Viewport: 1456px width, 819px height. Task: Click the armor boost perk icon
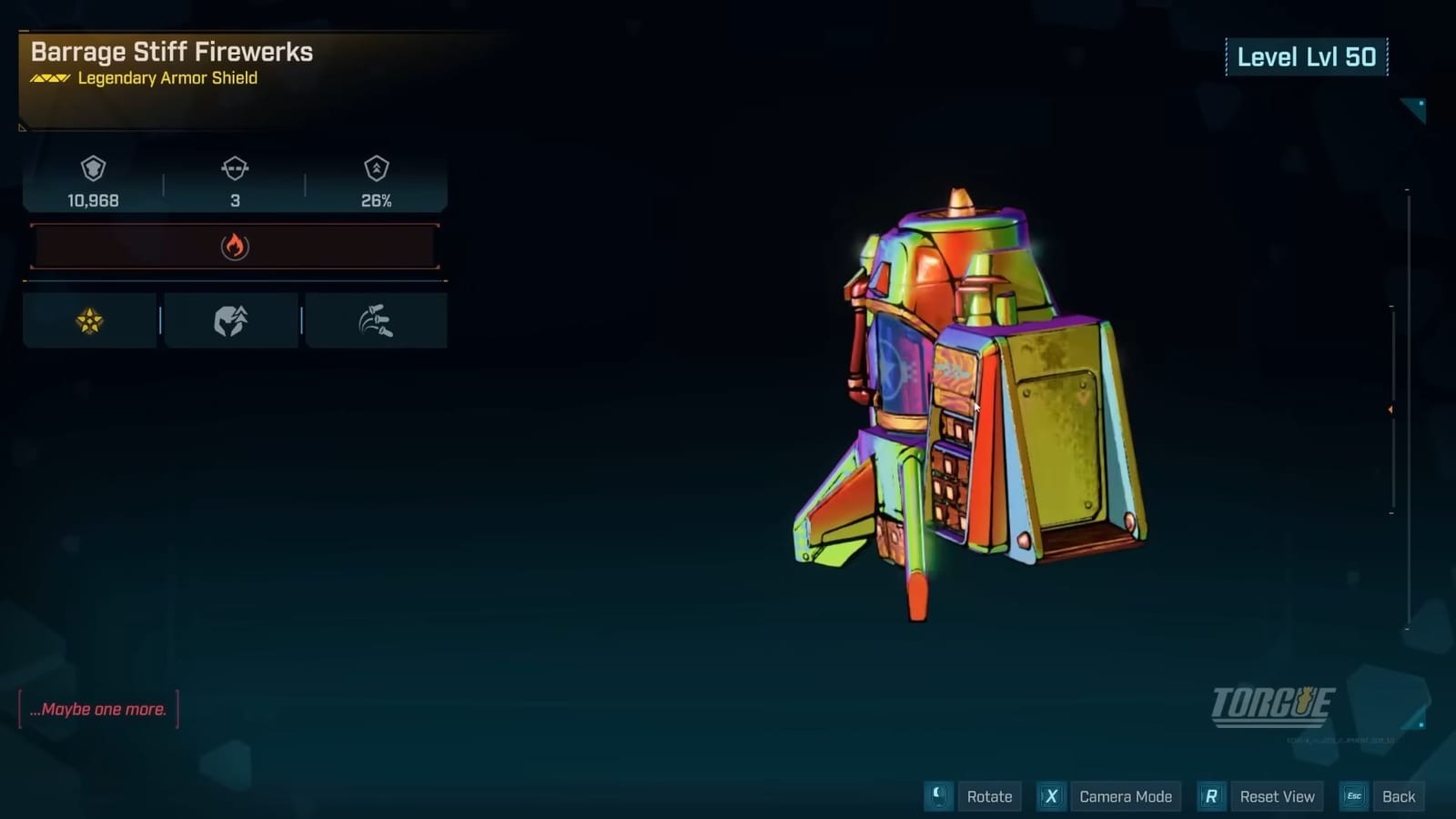point(230,319)
